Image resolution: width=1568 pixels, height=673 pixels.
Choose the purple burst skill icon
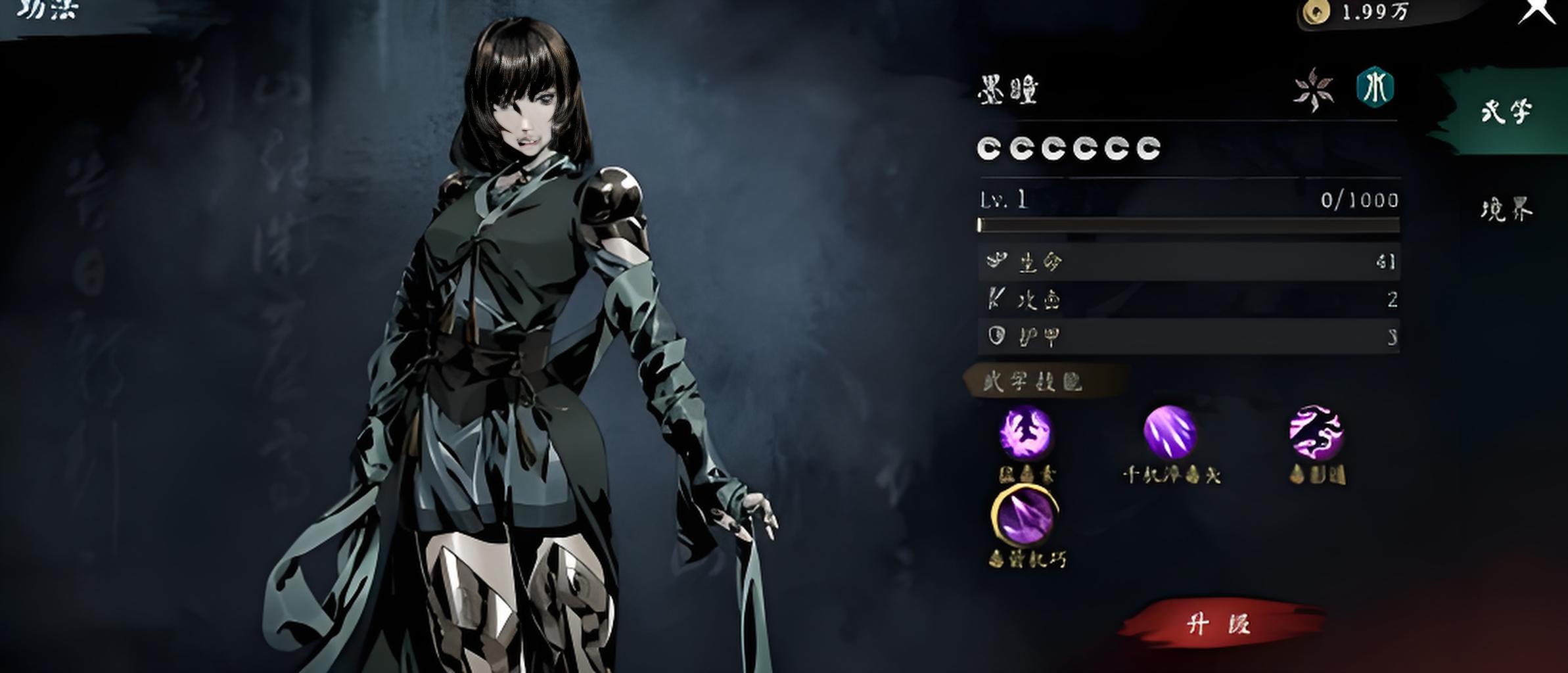1025,432
